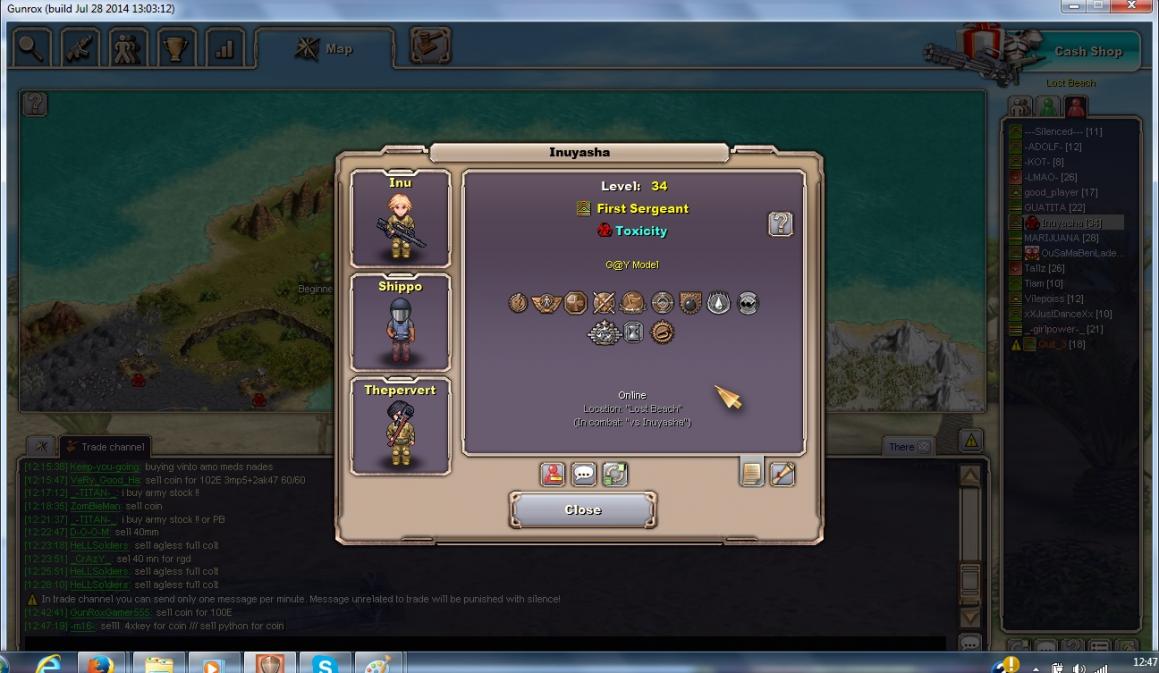Open the rifle weapons tab
The width and height of the screenshot is (1159, 673).
[x=80, y=50]
